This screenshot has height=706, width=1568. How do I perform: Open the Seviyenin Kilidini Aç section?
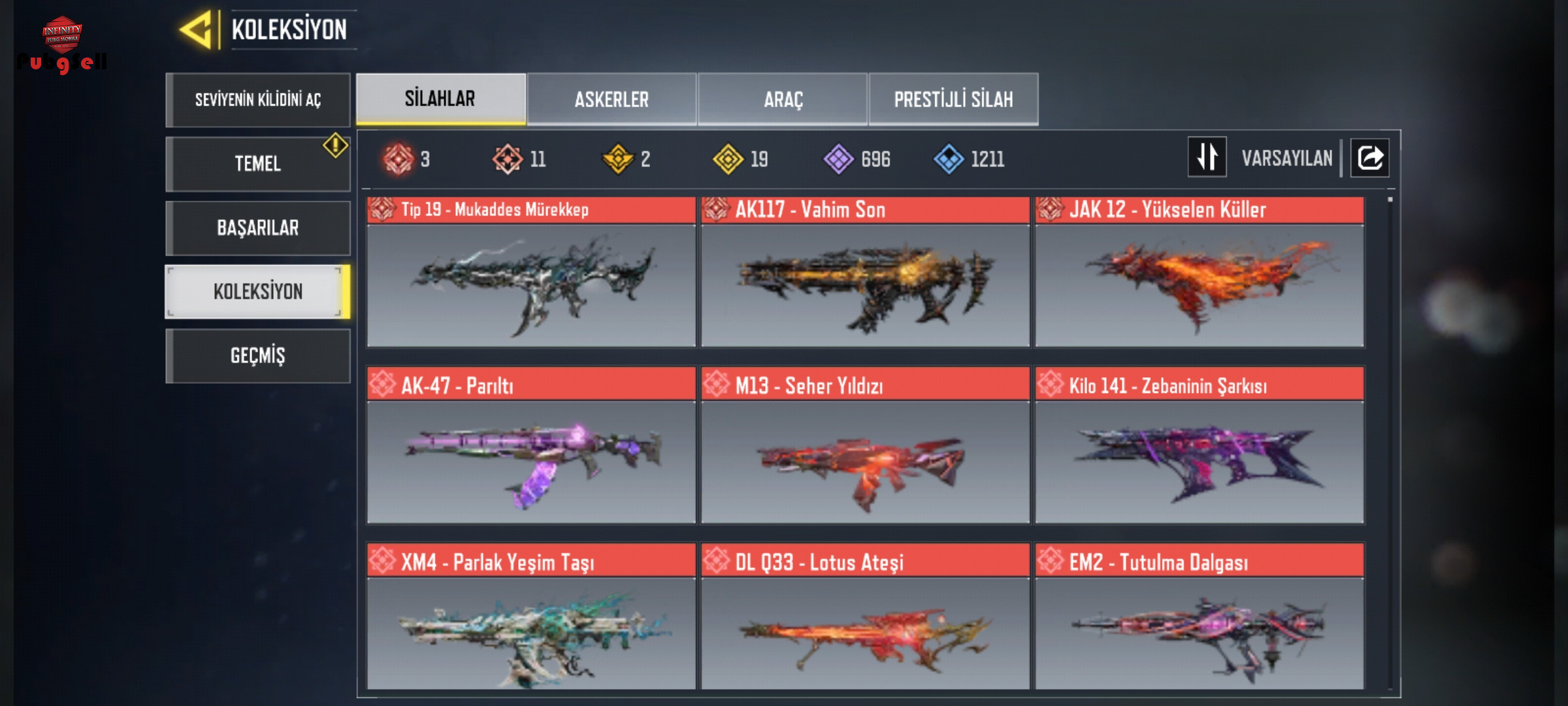[258, 99]
